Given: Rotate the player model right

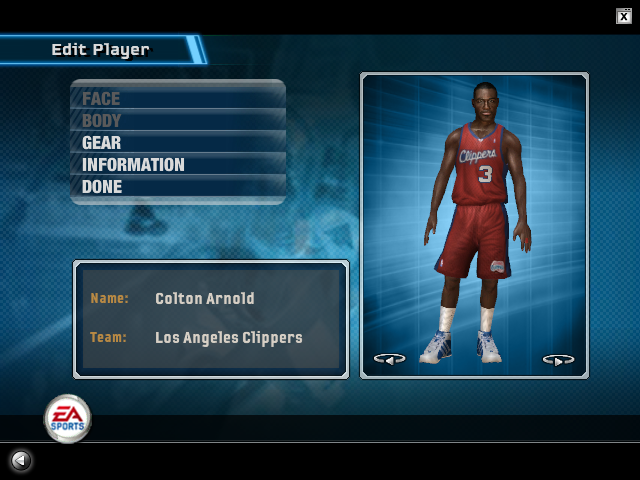Looking at the screenshot, I should pyautogui.click(x=558, y=358).
